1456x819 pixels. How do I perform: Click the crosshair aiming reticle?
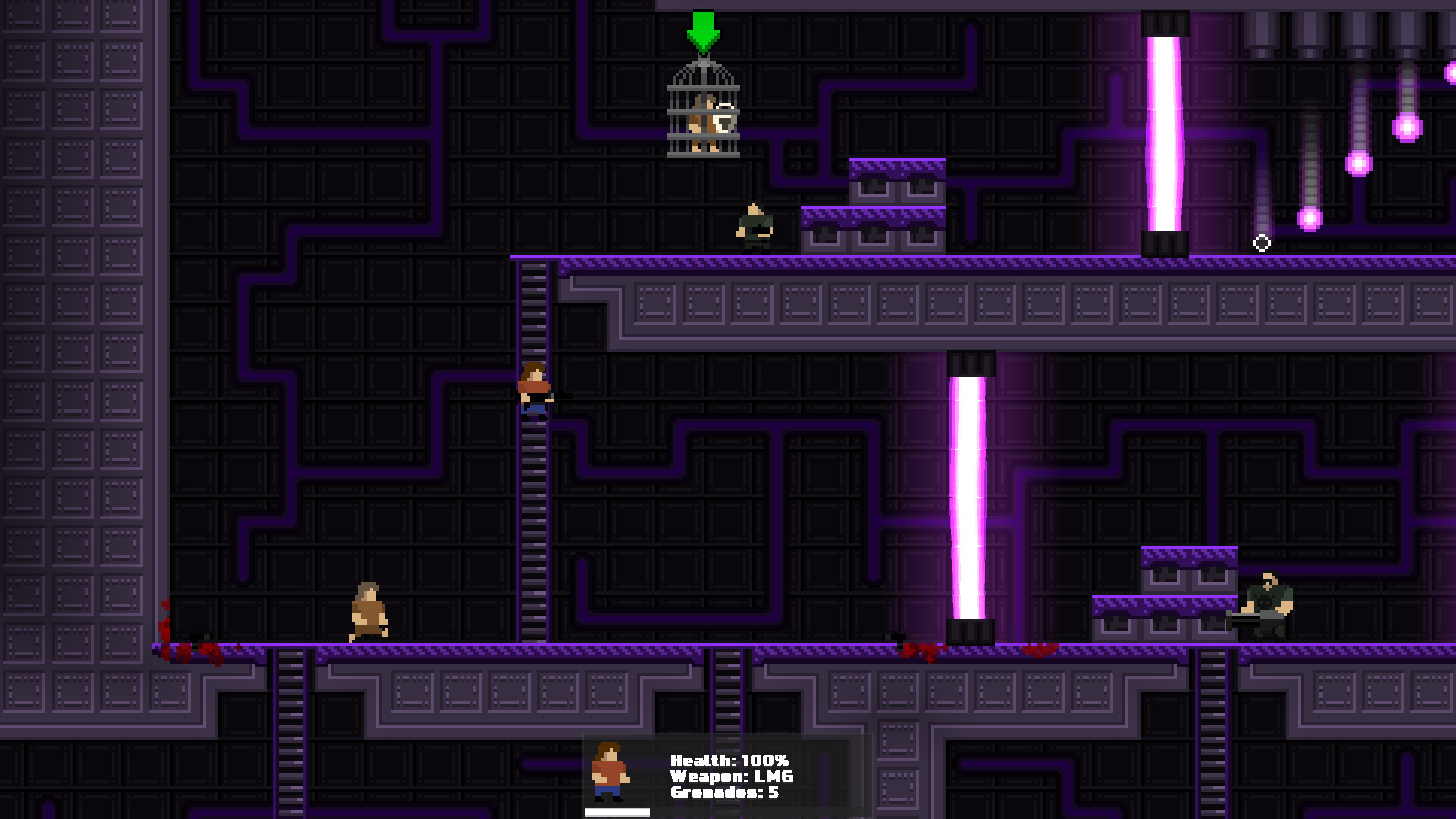point(1261,241)
